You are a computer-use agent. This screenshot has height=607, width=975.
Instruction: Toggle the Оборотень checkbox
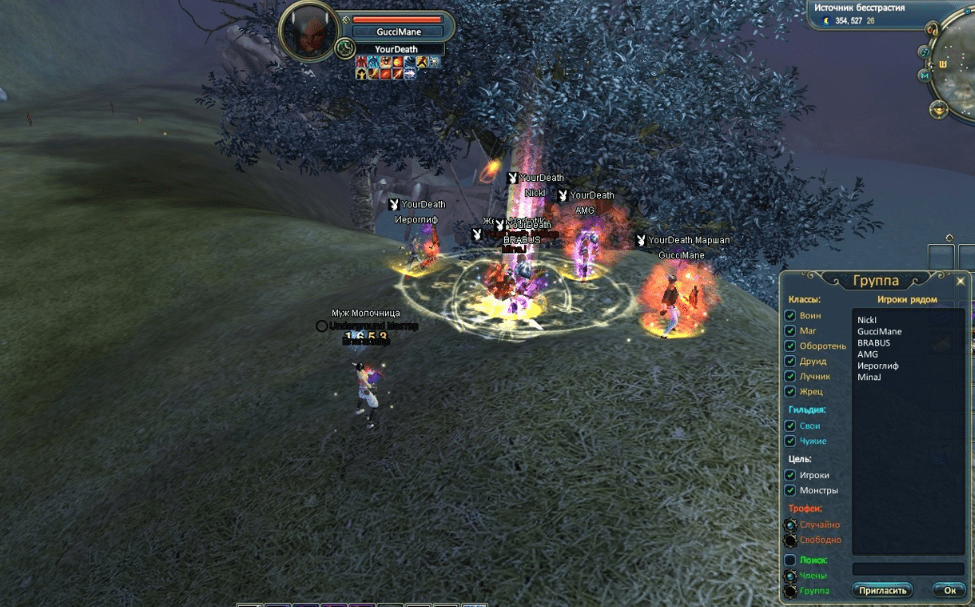790,346
